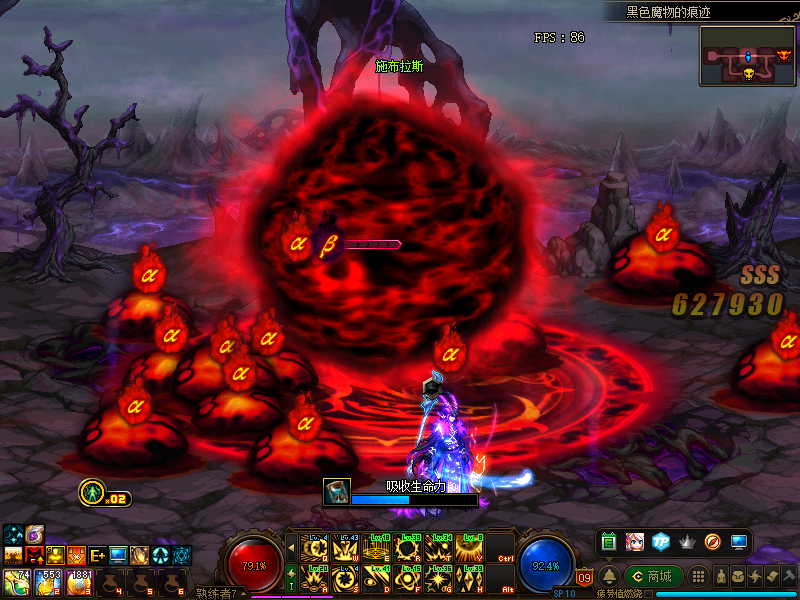The width and height of the screenshot is (800, 600).
Task: Open the TP blue hexagon icon
Action: (x=661, y=542)
